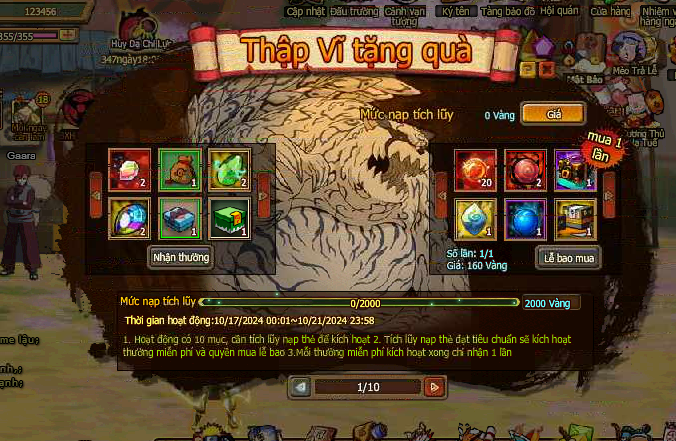Go to next page of 1/10
This screenshot has width=676, height=441.
click(x=433, y=386)
